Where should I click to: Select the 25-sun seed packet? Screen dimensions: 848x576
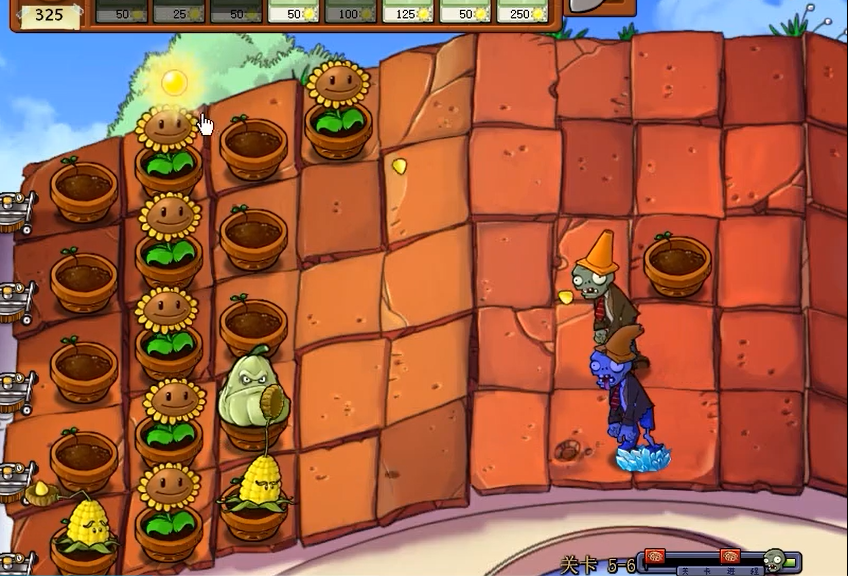tap(179, 11)
